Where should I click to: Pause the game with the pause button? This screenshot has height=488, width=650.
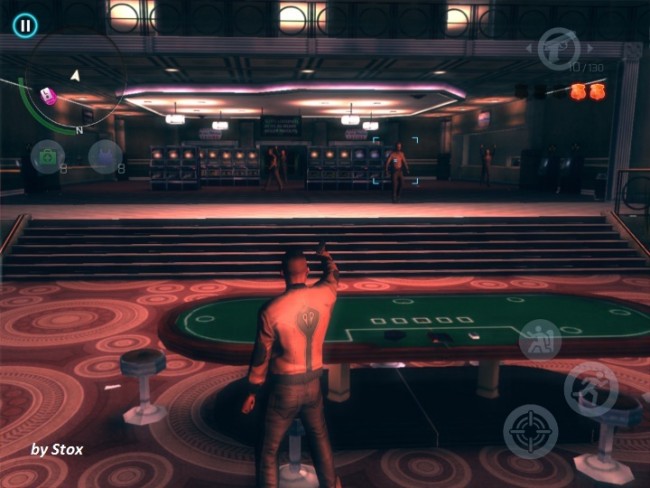click(x=25, y=25)
